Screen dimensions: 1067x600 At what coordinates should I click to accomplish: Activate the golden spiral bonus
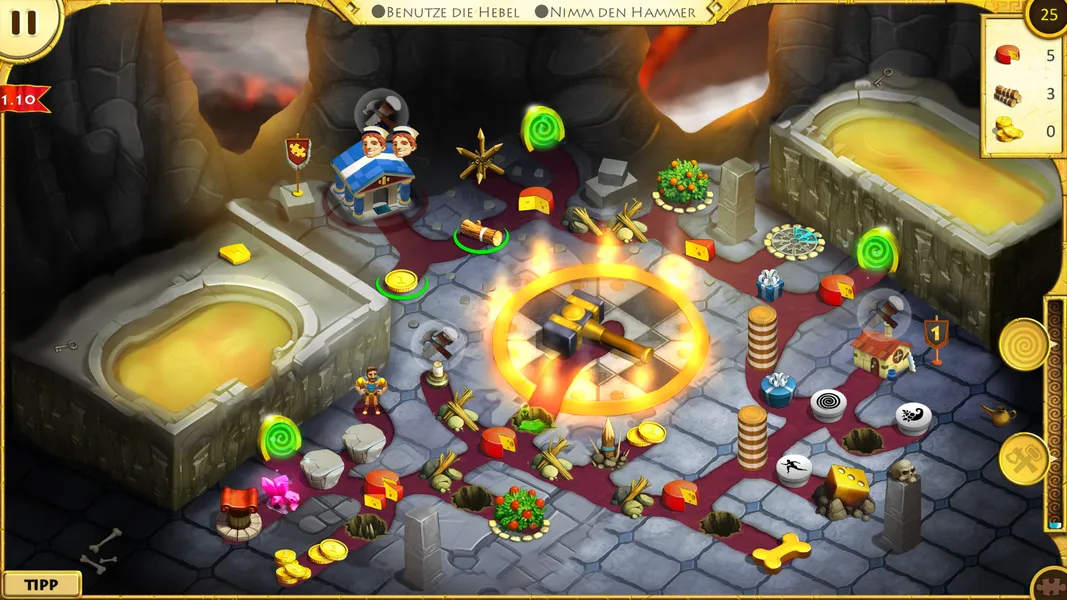[1023, 343]
